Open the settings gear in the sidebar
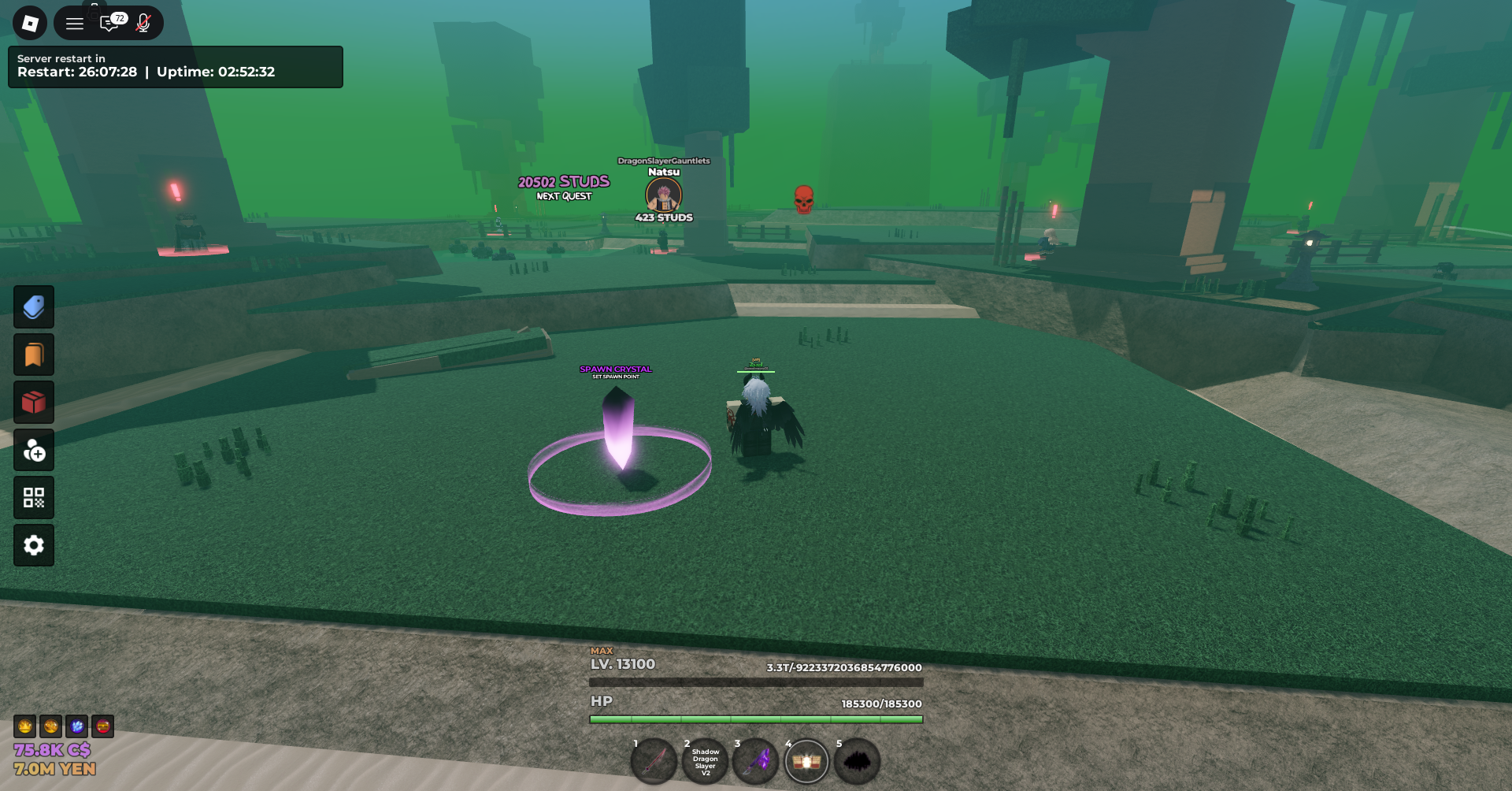The width and height of the screenshot is (1512, 791). [33, 545]
